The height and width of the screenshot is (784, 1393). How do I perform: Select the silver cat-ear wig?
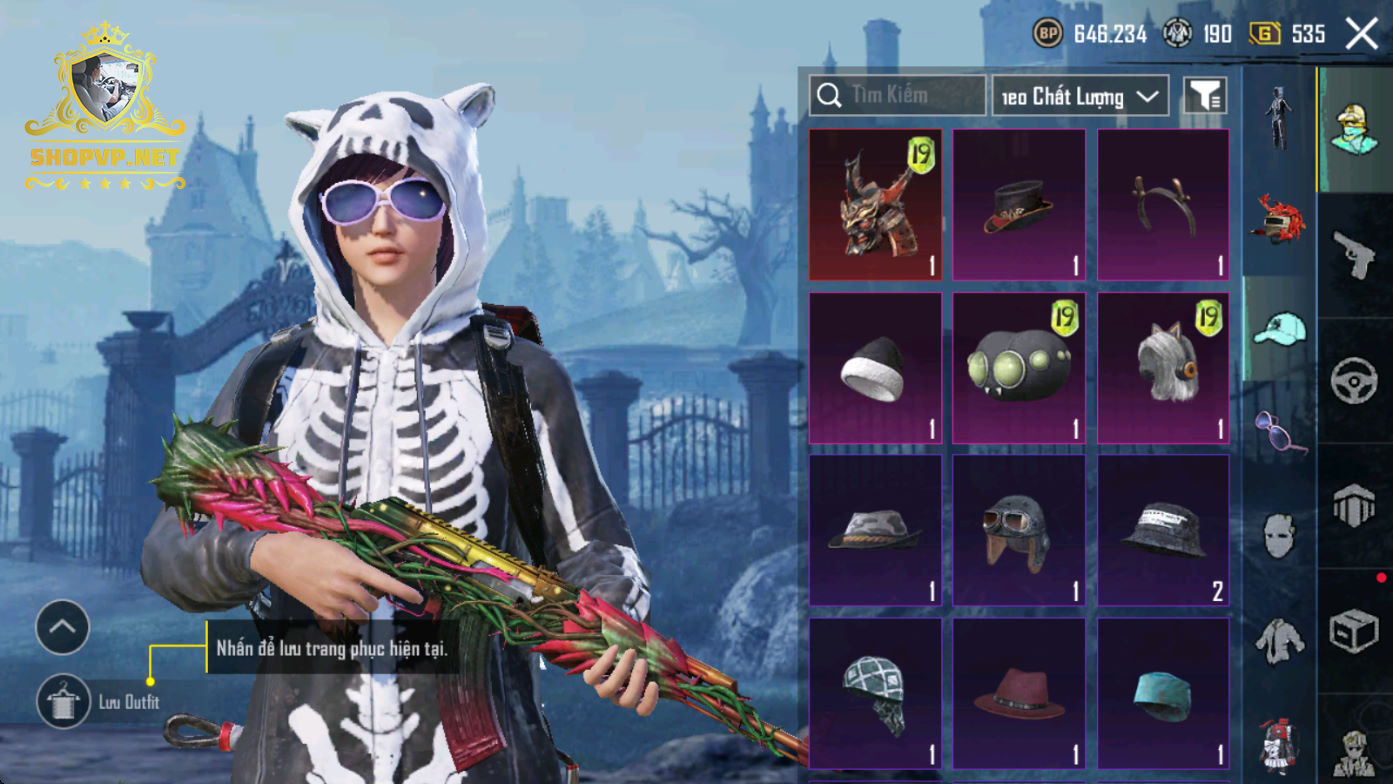[x=1163, y=368]
